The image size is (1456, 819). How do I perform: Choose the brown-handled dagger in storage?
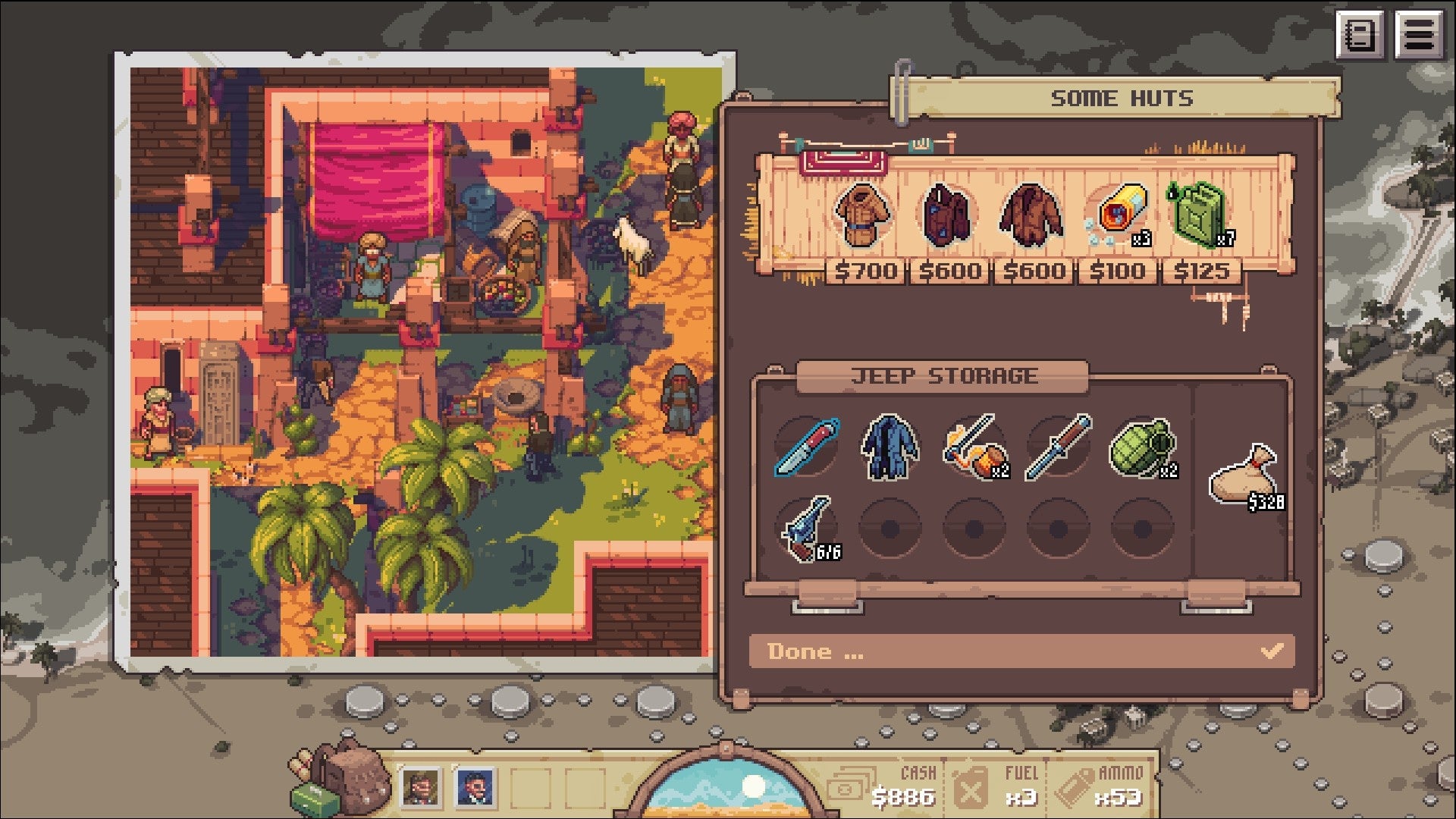point(1059,447)
